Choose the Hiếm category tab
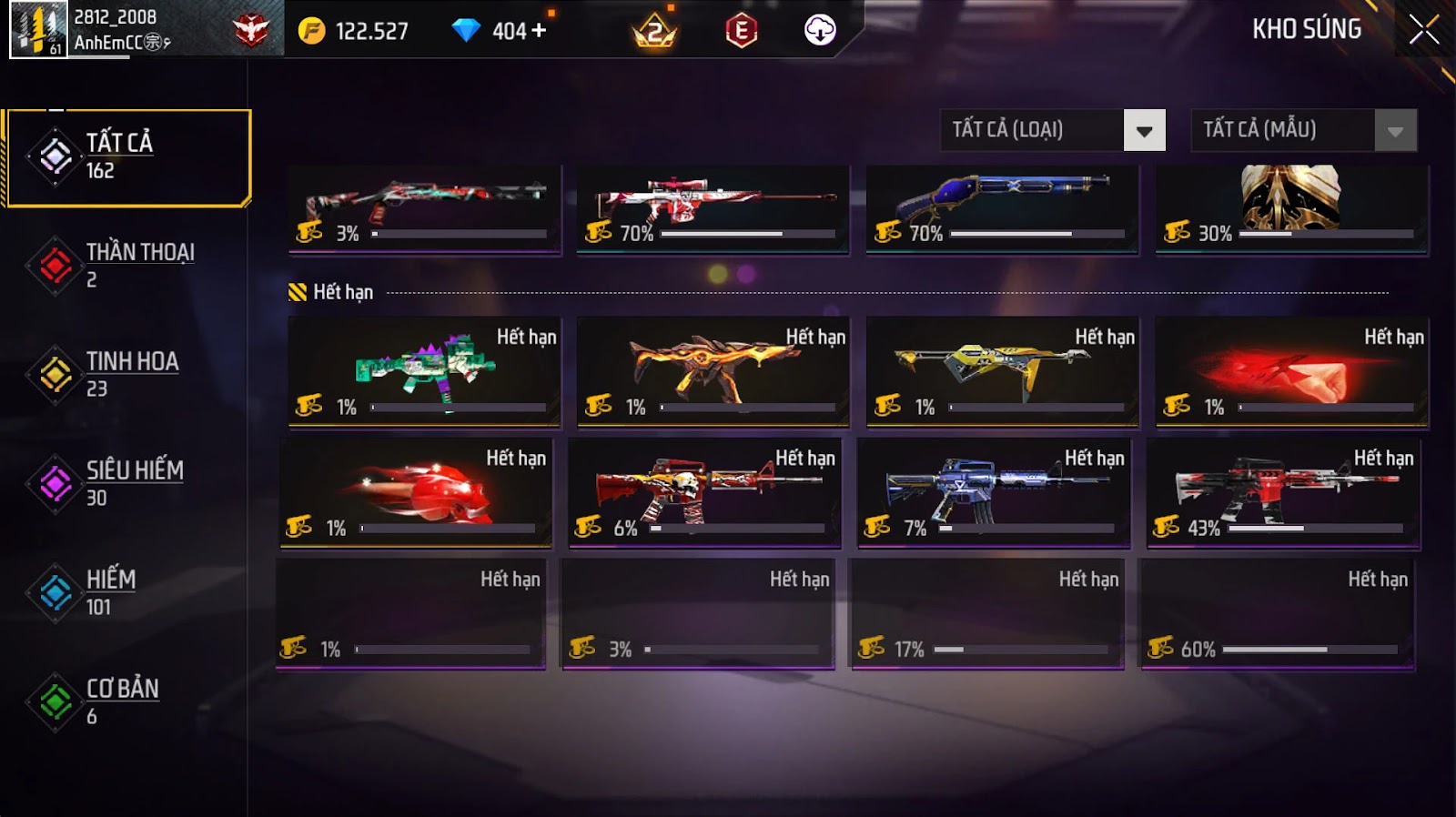This screenshot has height=817, width=1456. 127,592
